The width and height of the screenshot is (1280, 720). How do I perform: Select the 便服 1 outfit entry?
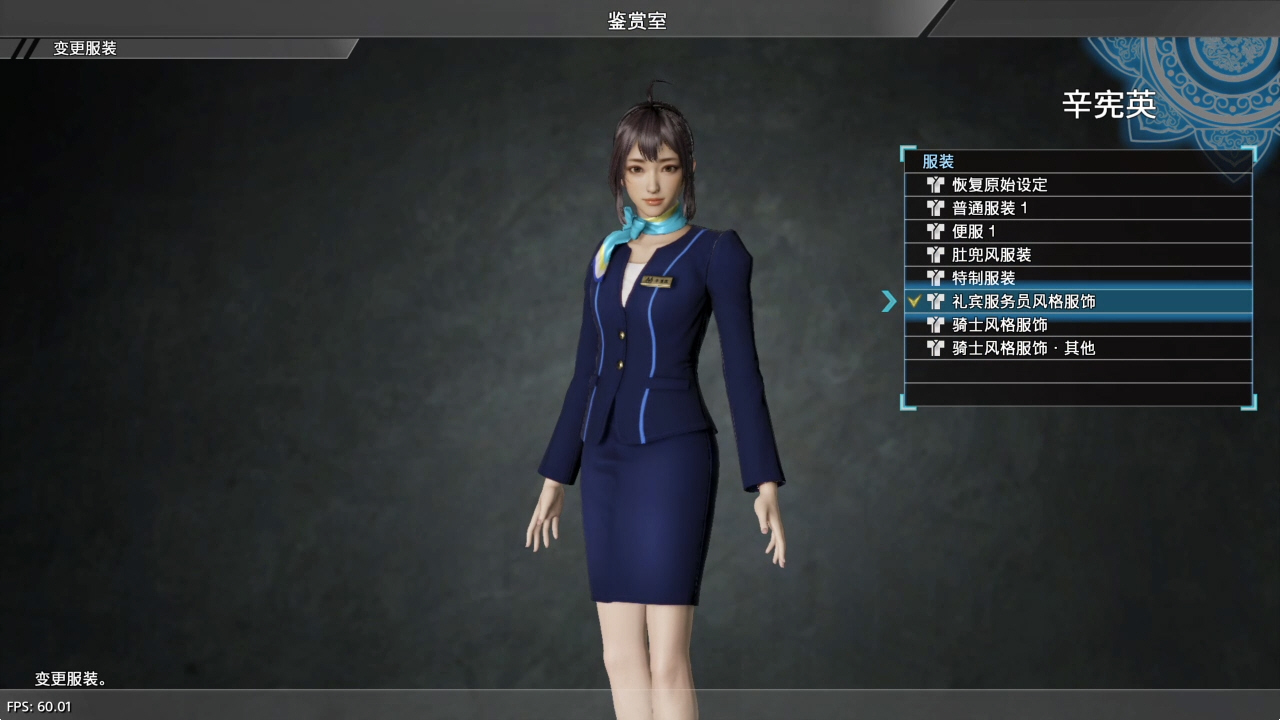click(x=974, y=231)
